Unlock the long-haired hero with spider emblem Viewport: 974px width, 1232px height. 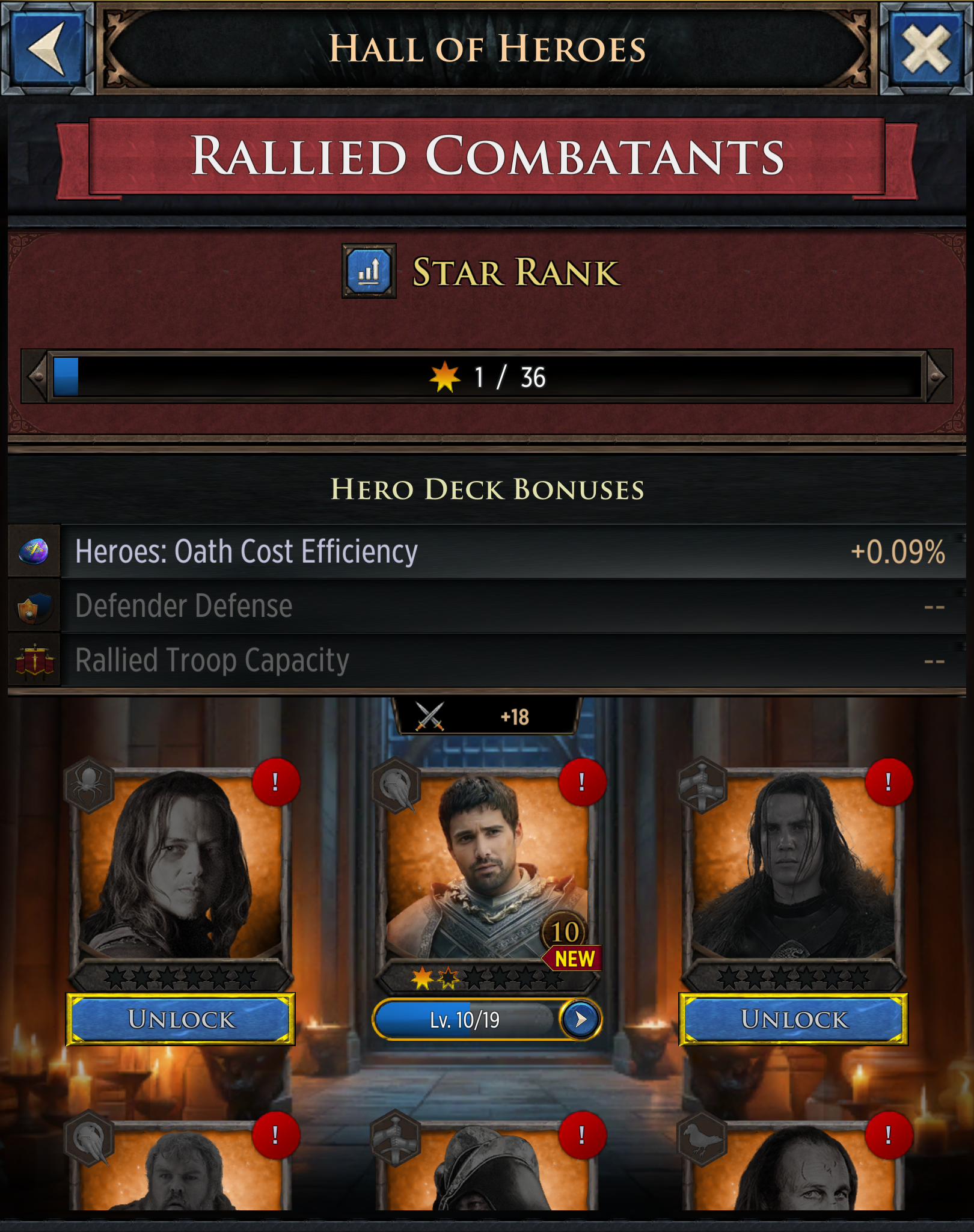pos(180,1019)
